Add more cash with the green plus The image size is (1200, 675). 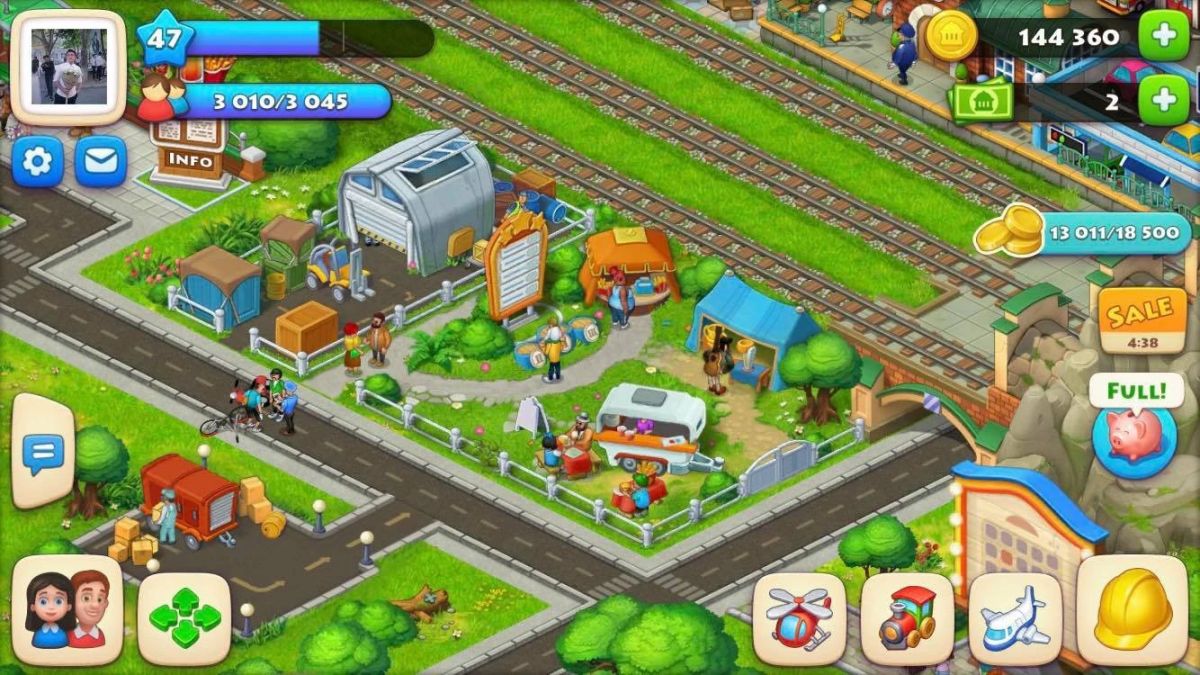point(1163,100)
